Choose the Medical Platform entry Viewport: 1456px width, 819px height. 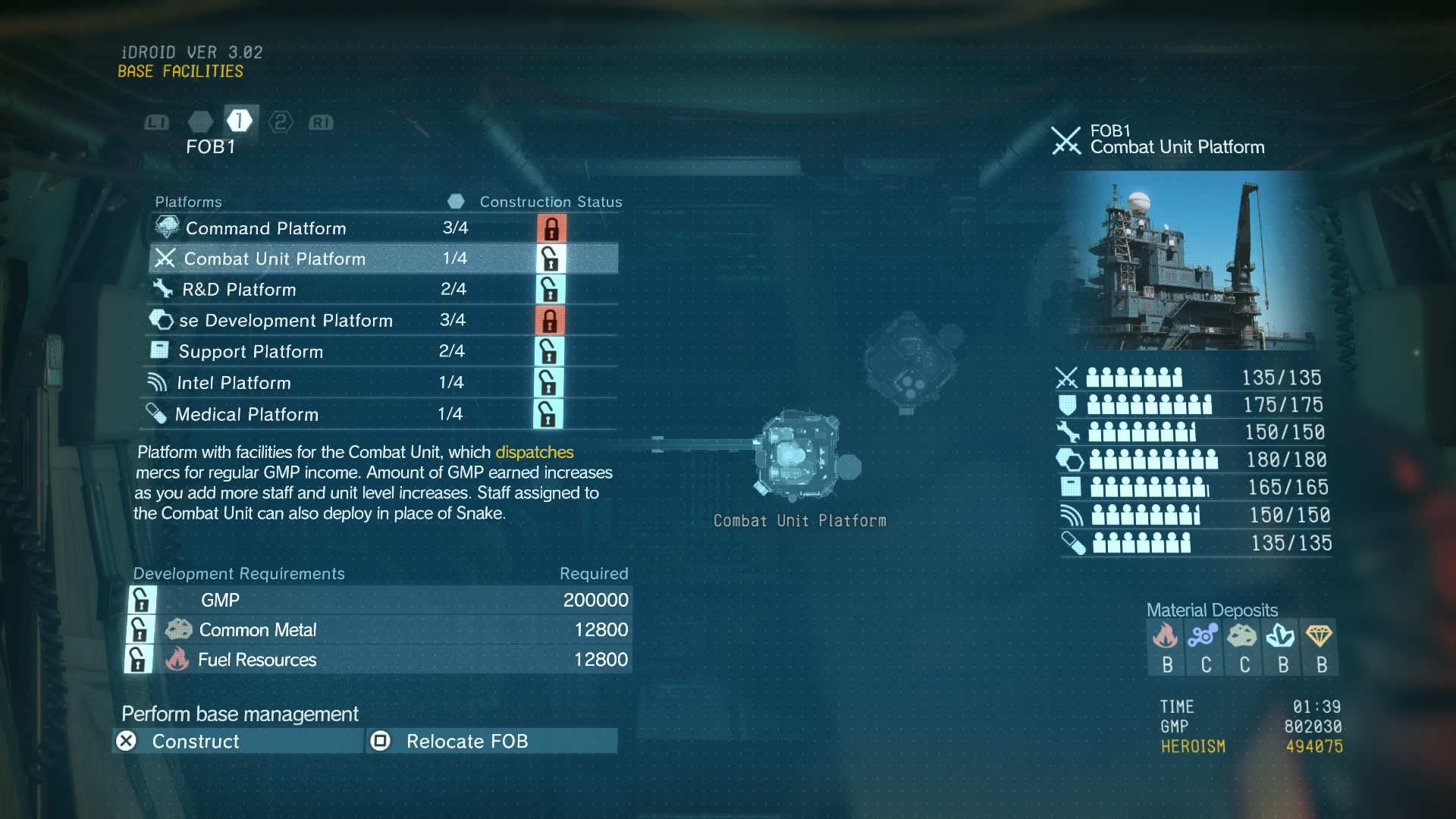pyautogui.click(x=383, y=414)
